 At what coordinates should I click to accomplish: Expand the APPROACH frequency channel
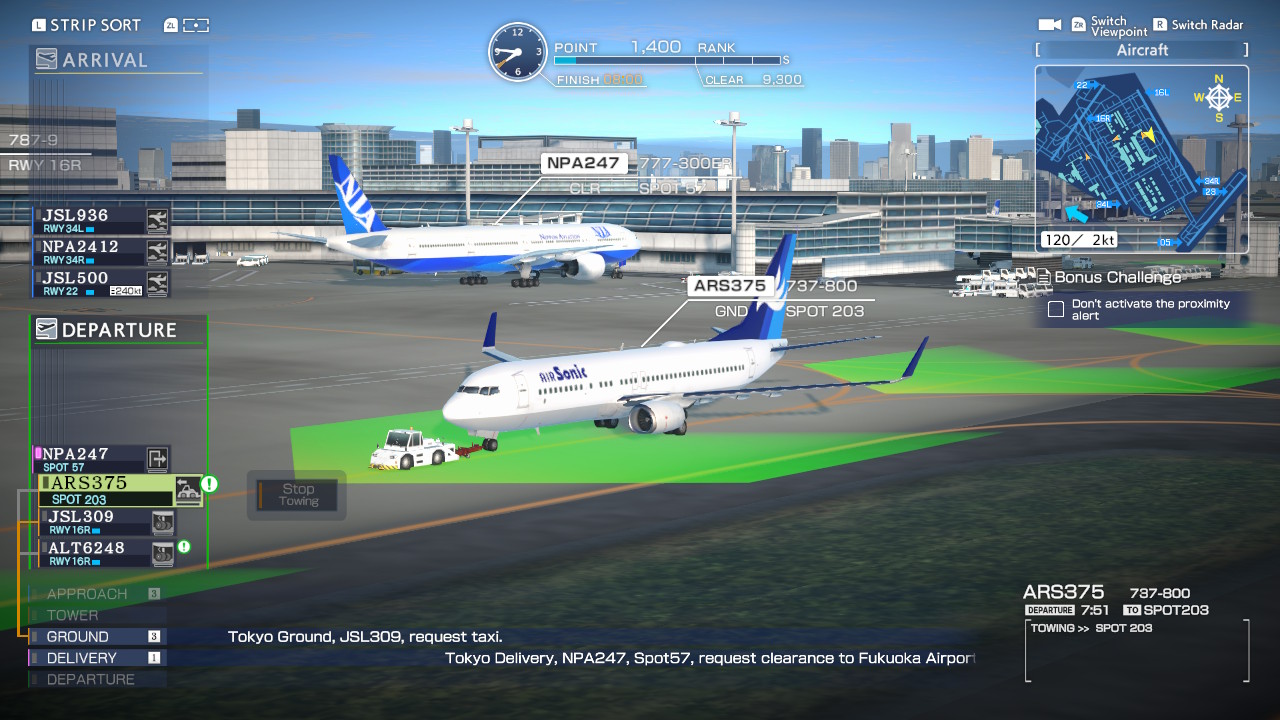click(90, 593)
